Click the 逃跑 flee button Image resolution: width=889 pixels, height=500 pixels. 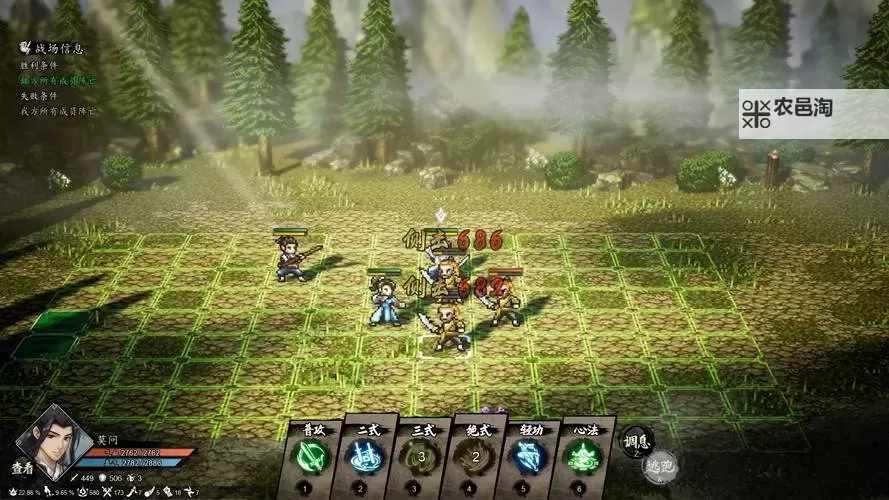pos(658,465)
